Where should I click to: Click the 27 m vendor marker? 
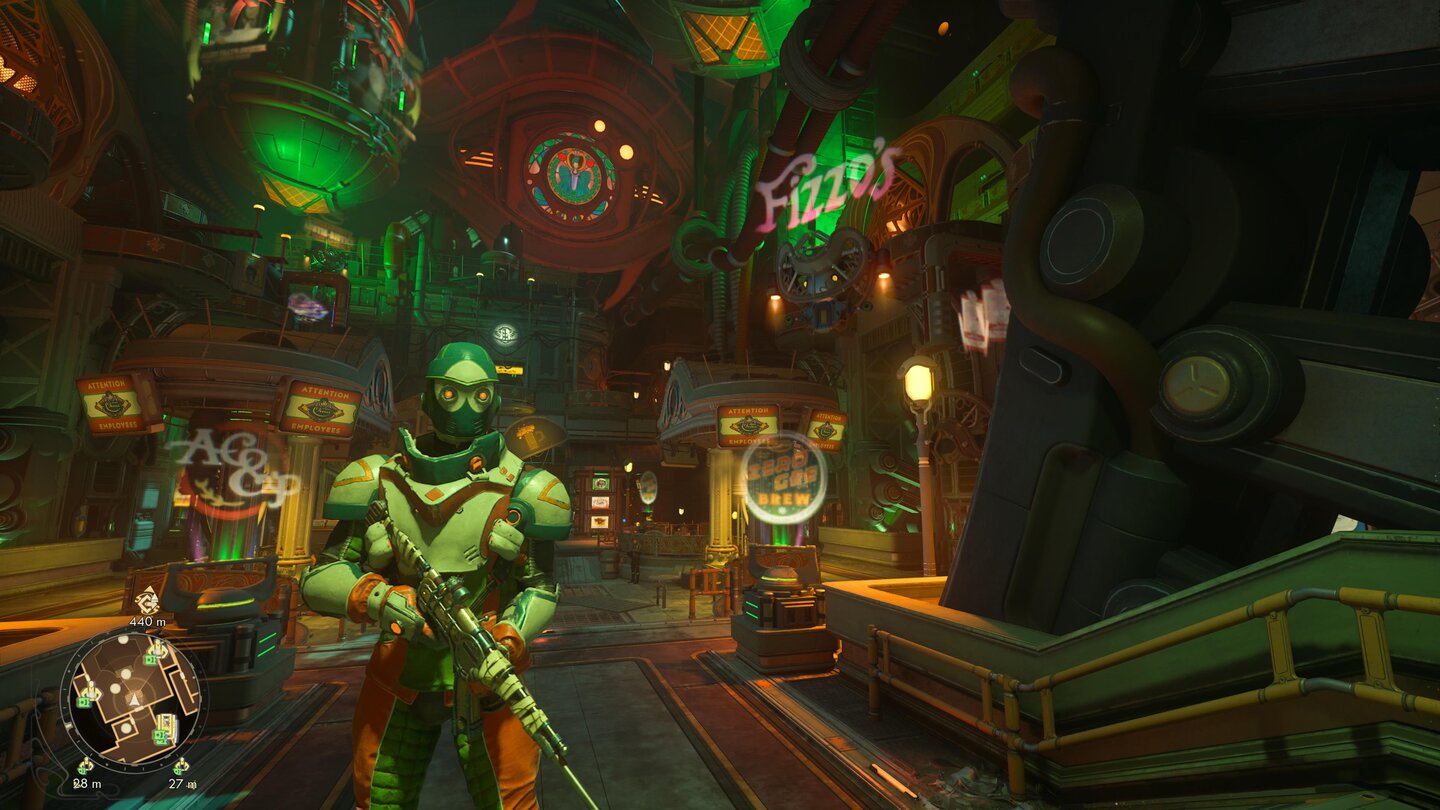pyautogui.click(x=180, y=767)
